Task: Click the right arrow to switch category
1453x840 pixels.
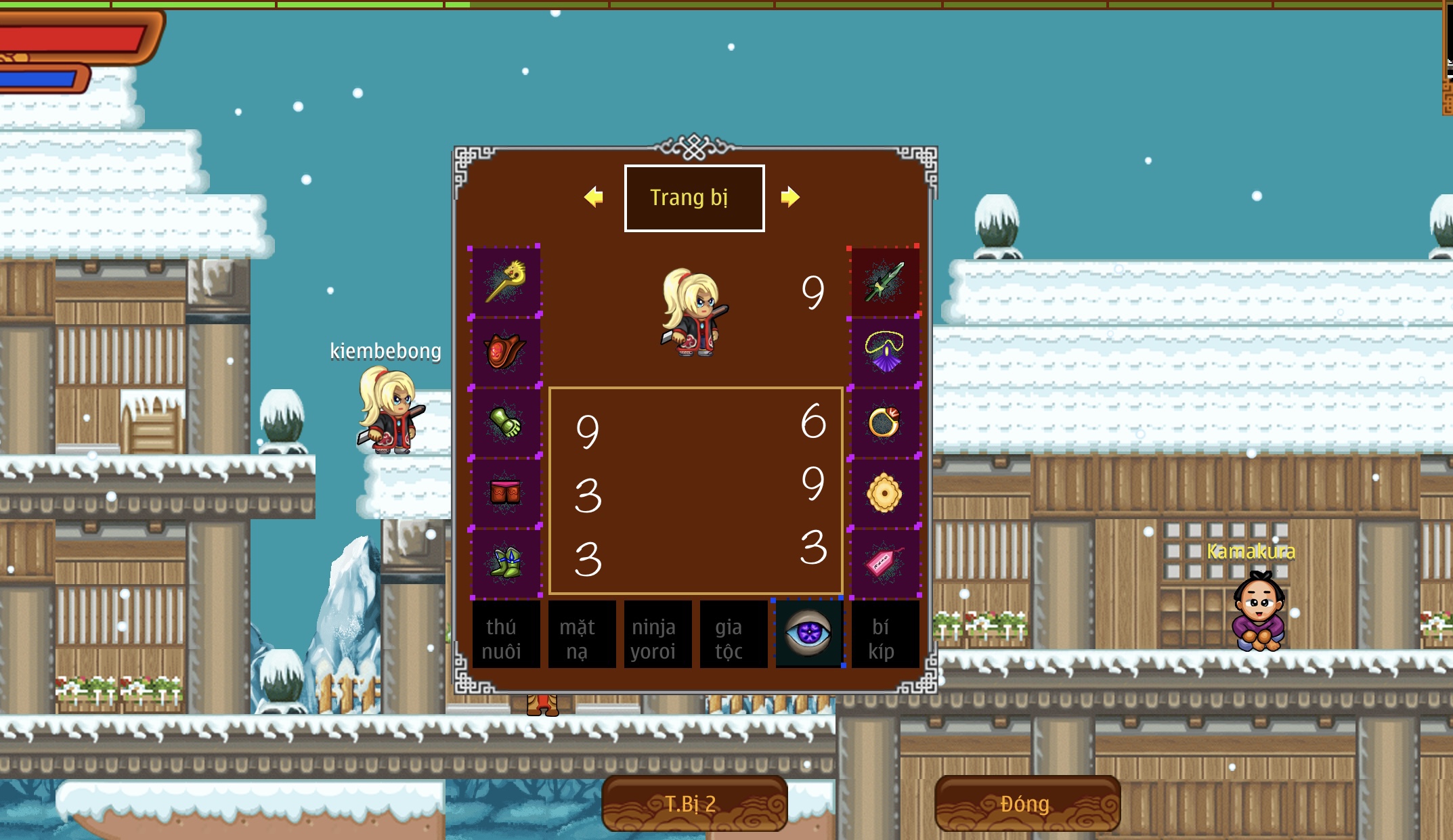Action: coord(791,197)
